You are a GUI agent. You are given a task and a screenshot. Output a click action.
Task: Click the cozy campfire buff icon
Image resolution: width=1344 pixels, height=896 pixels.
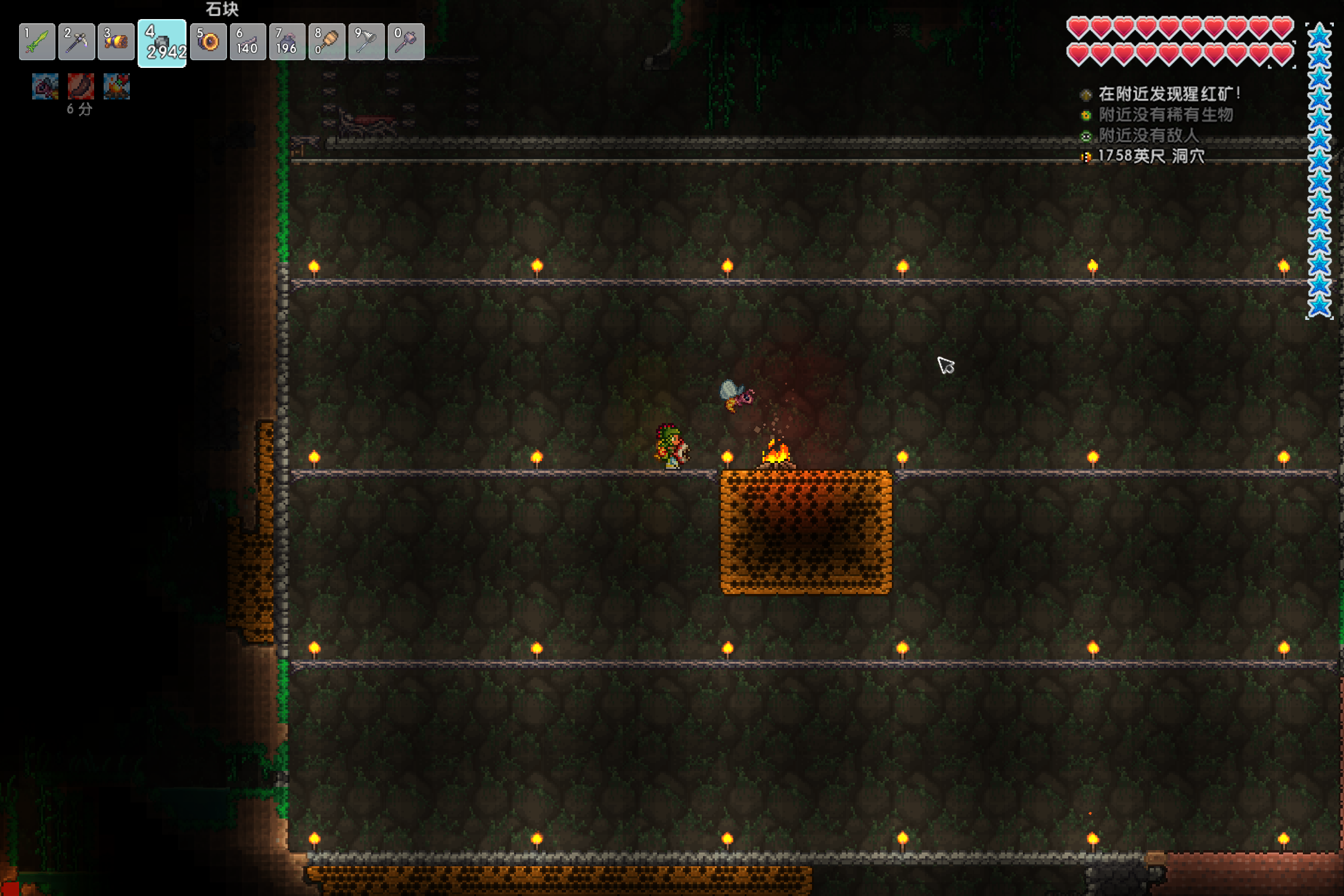tap(117, 87)
